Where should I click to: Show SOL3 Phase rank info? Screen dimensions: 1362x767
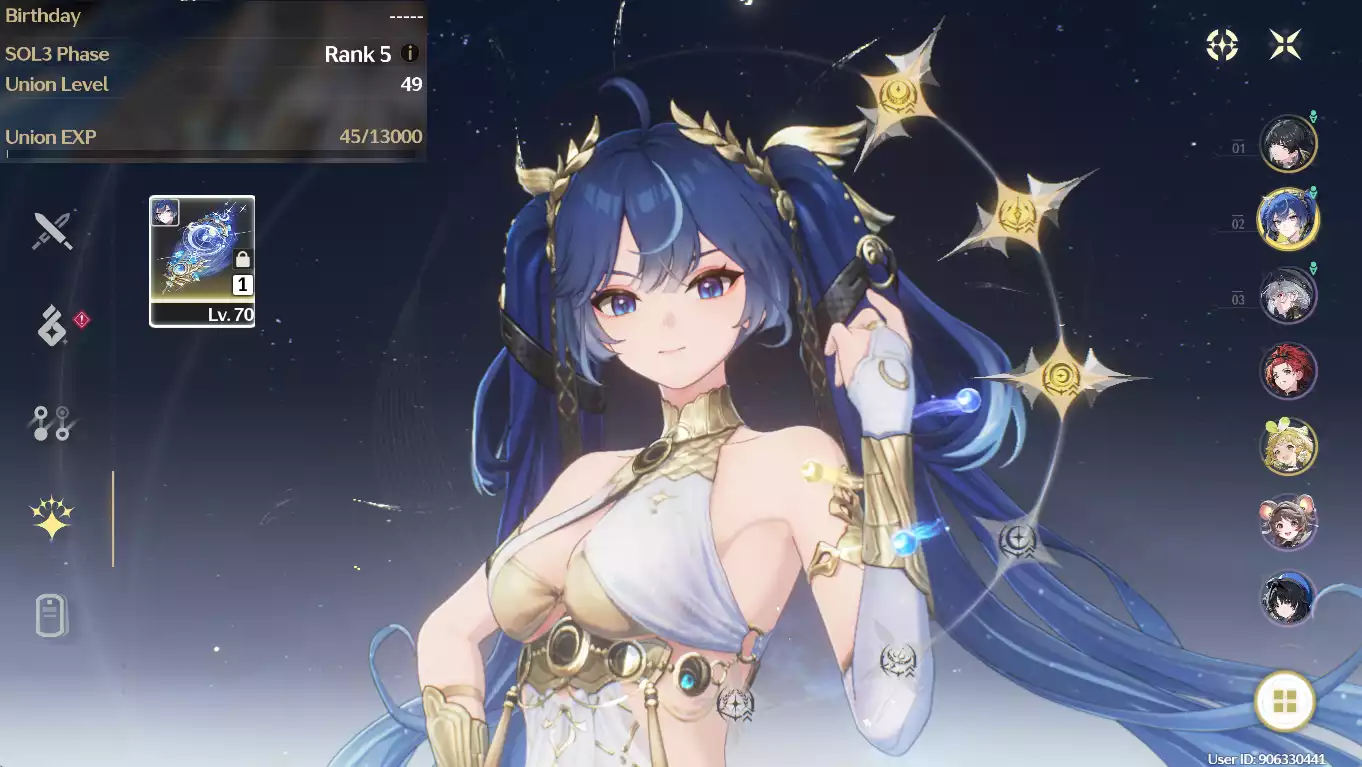[409, 54]
